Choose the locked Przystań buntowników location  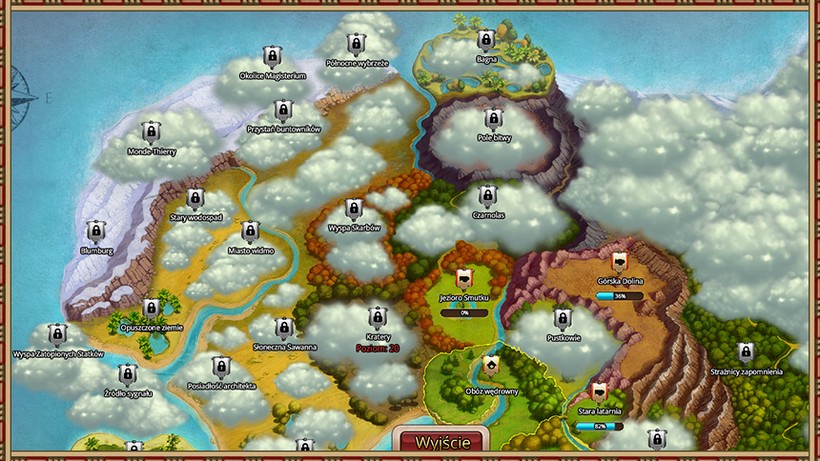(283, 110)
